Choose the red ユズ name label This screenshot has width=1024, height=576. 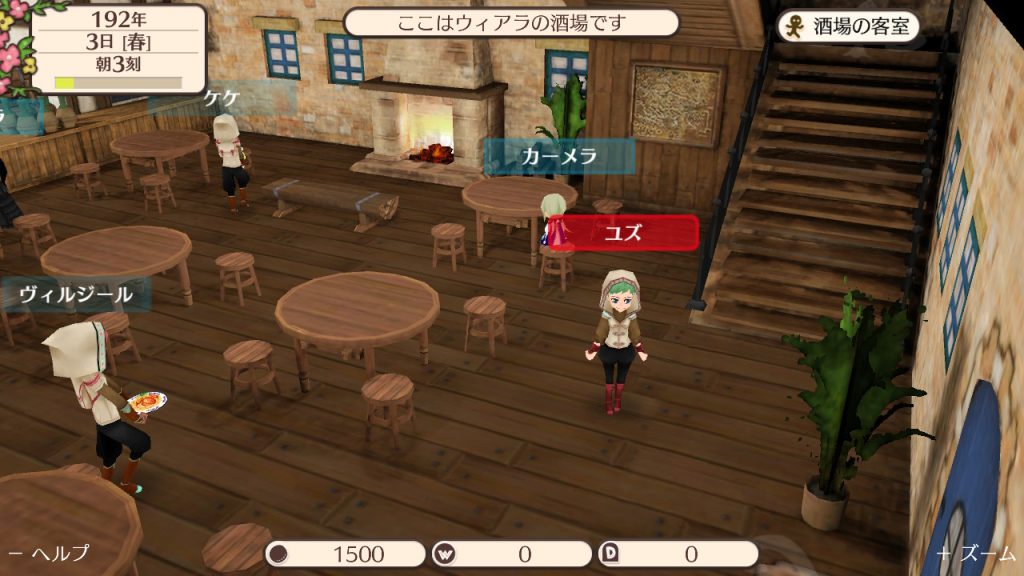622,233
